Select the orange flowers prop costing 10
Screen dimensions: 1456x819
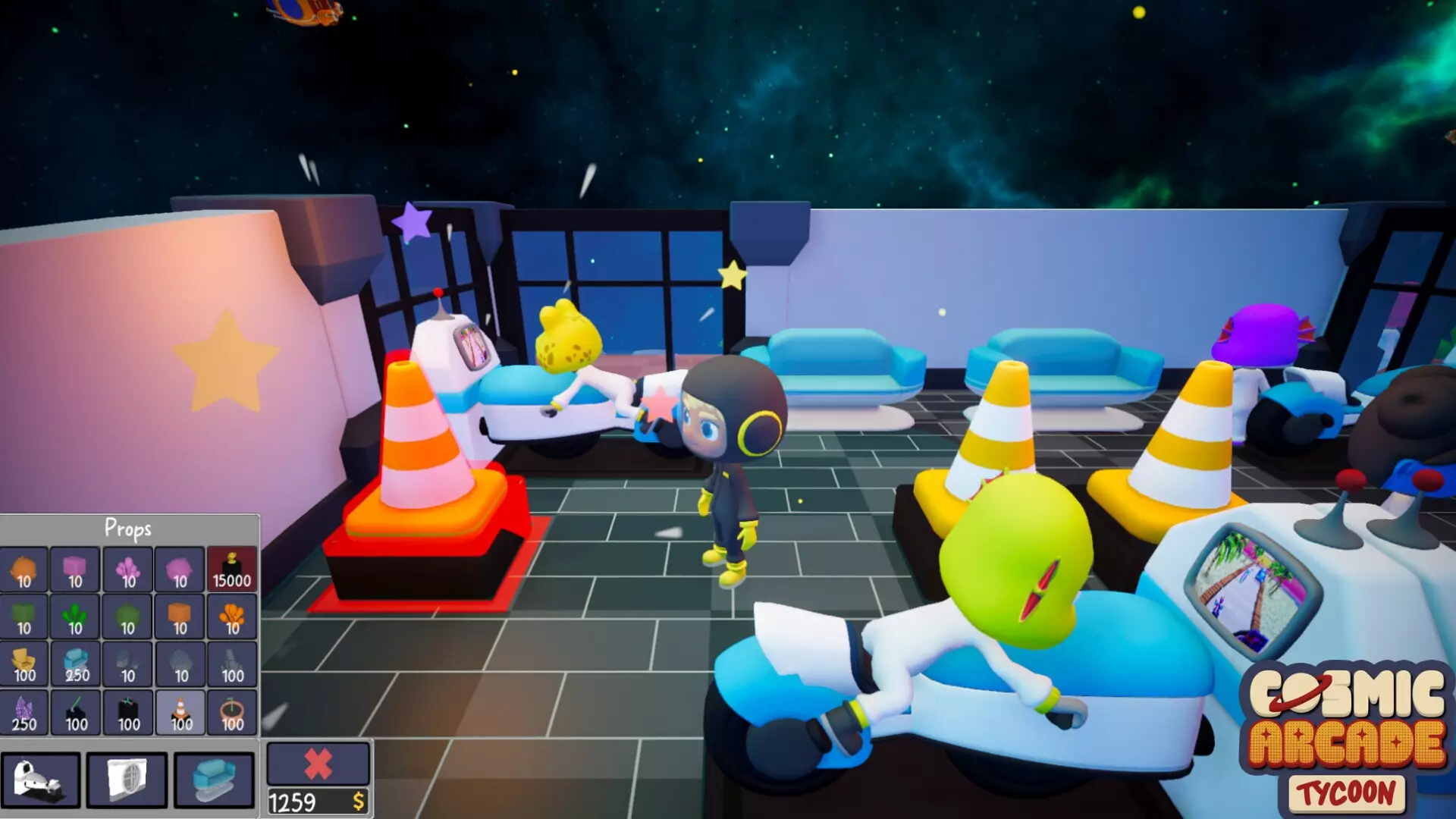[231, 618]
